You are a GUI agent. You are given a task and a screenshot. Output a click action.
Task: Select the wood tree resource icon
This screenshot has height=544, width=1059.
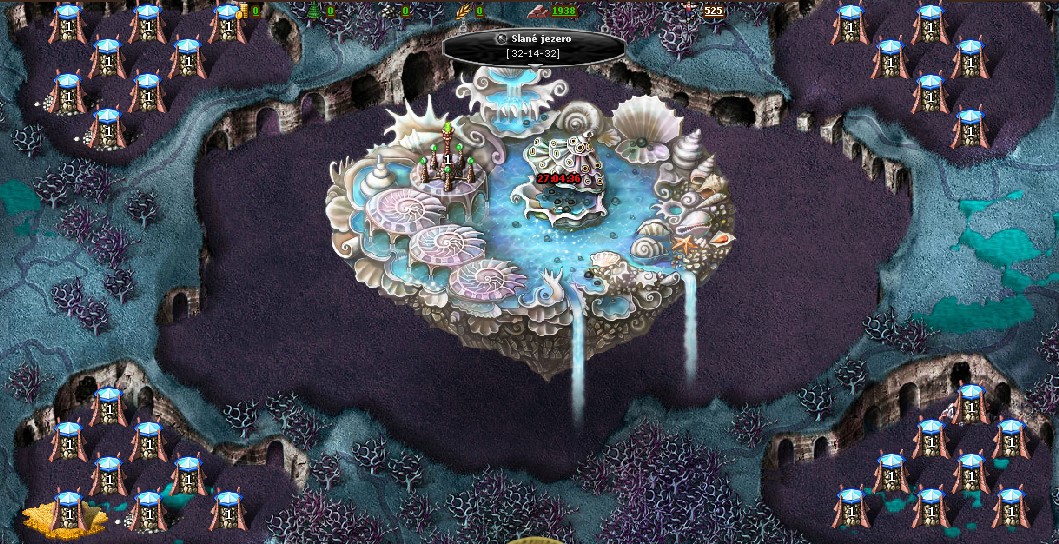coord(315,11)
